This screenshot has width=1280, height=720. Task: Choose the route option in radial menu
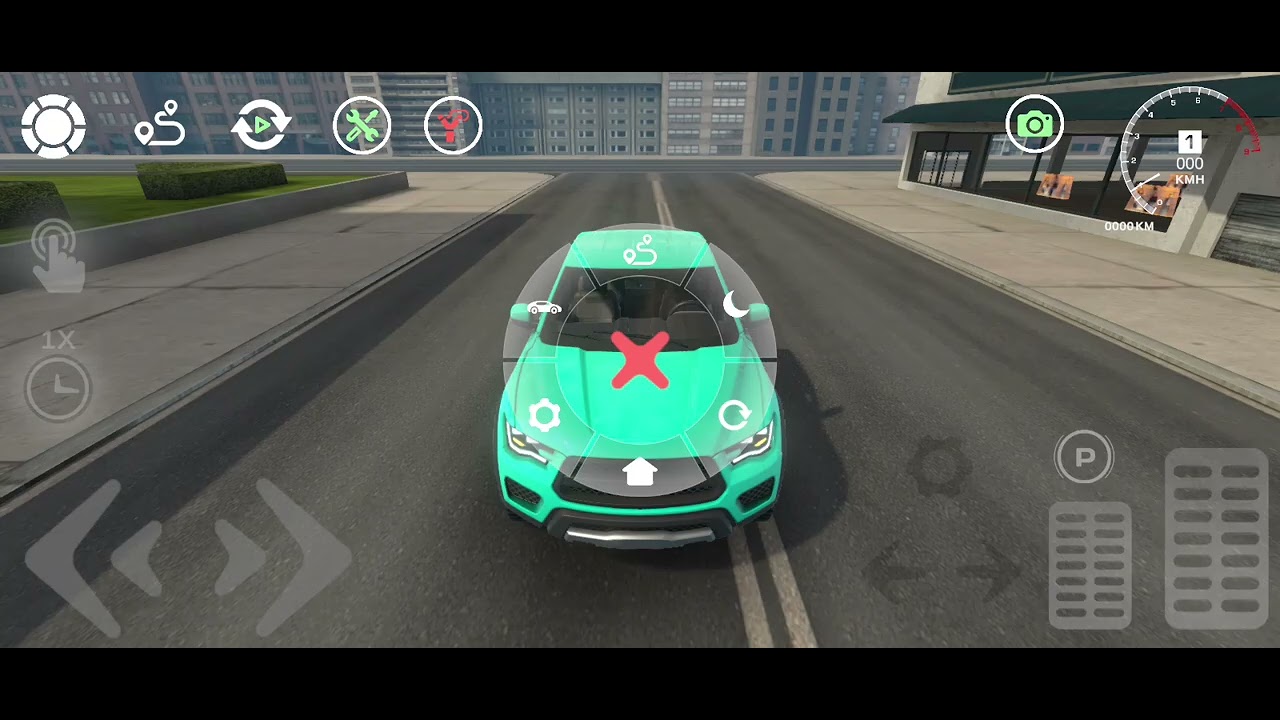pos(639,250)
